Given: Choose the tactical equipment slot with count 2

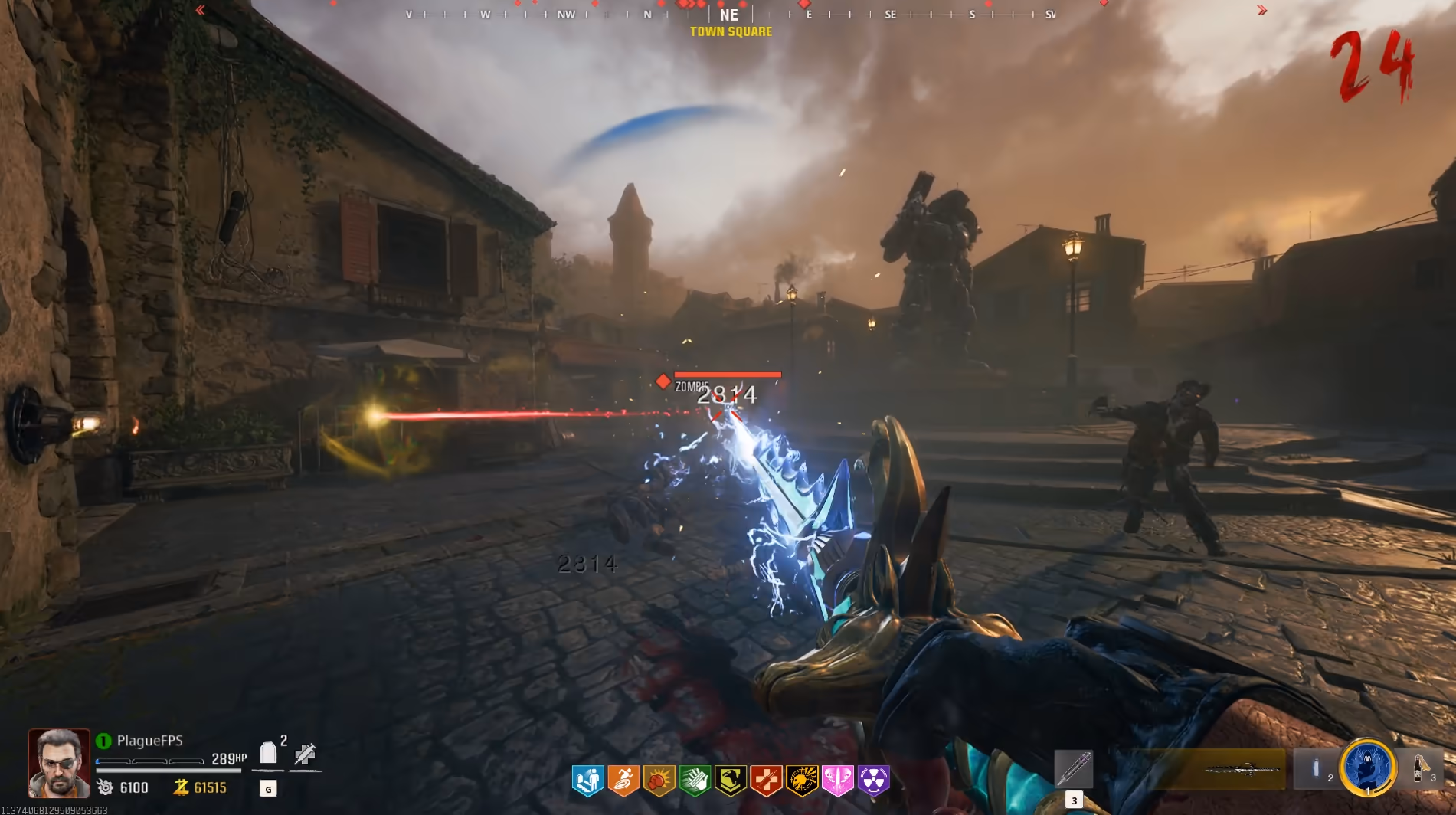Looking at the screenshot, I should [x=1317, y=768].
